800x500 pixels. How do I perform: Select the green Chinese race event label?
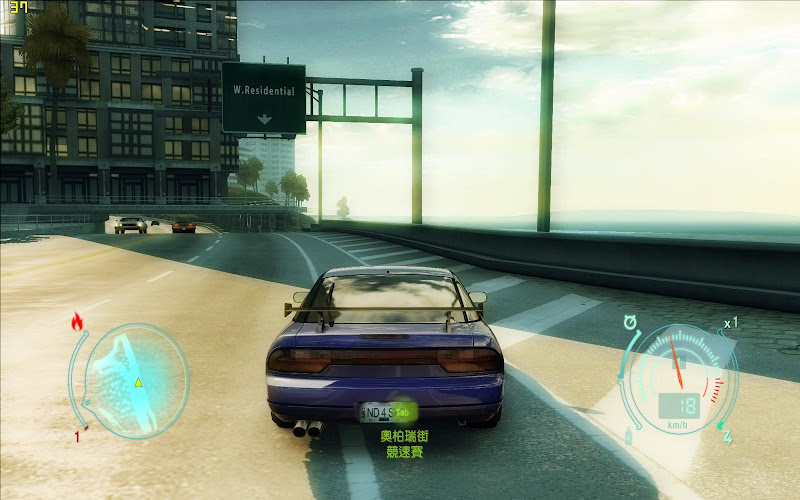pos(403,444)
